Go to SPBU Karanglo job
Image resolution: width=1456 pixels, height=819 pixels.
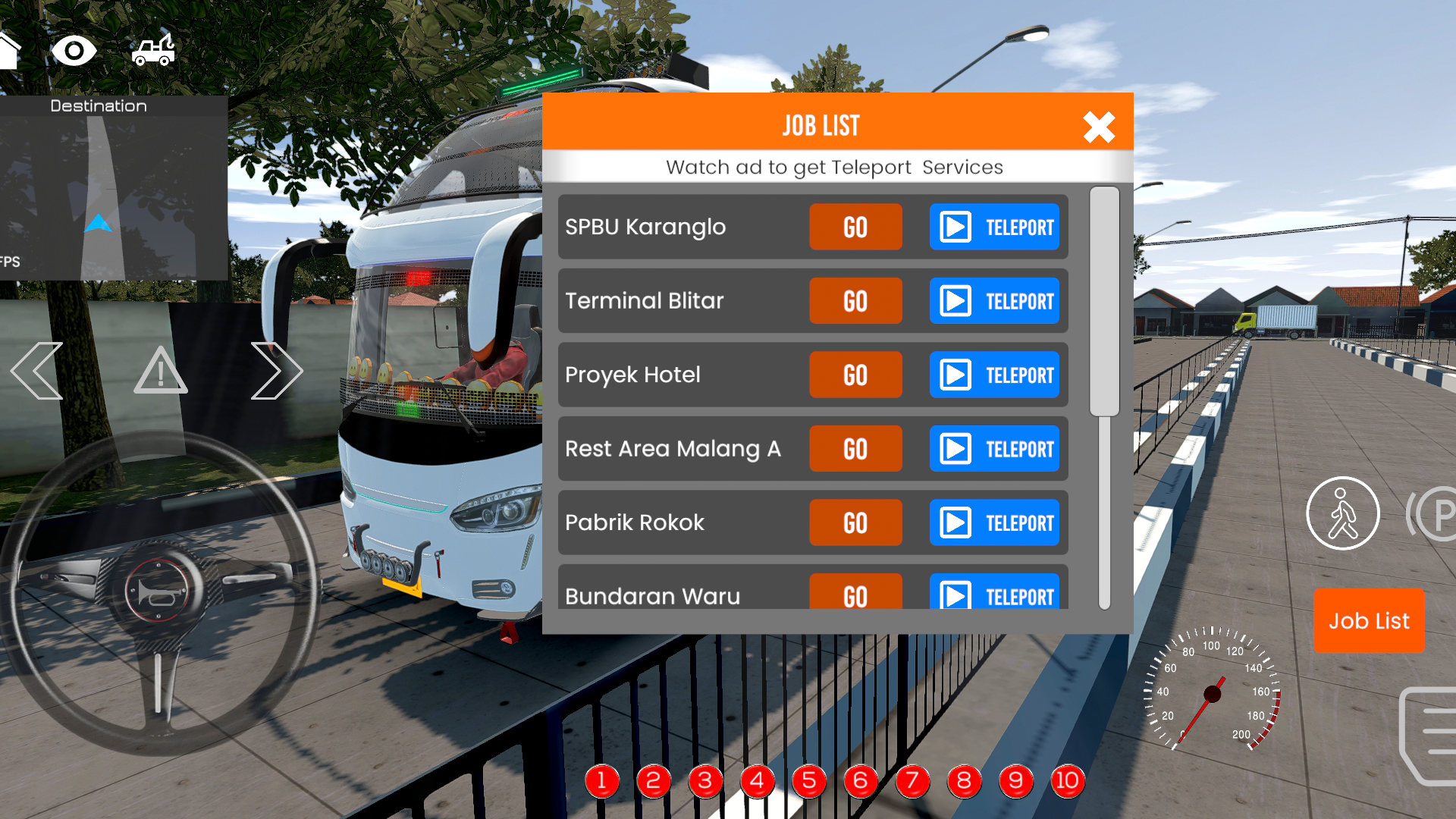pos(855,227)
